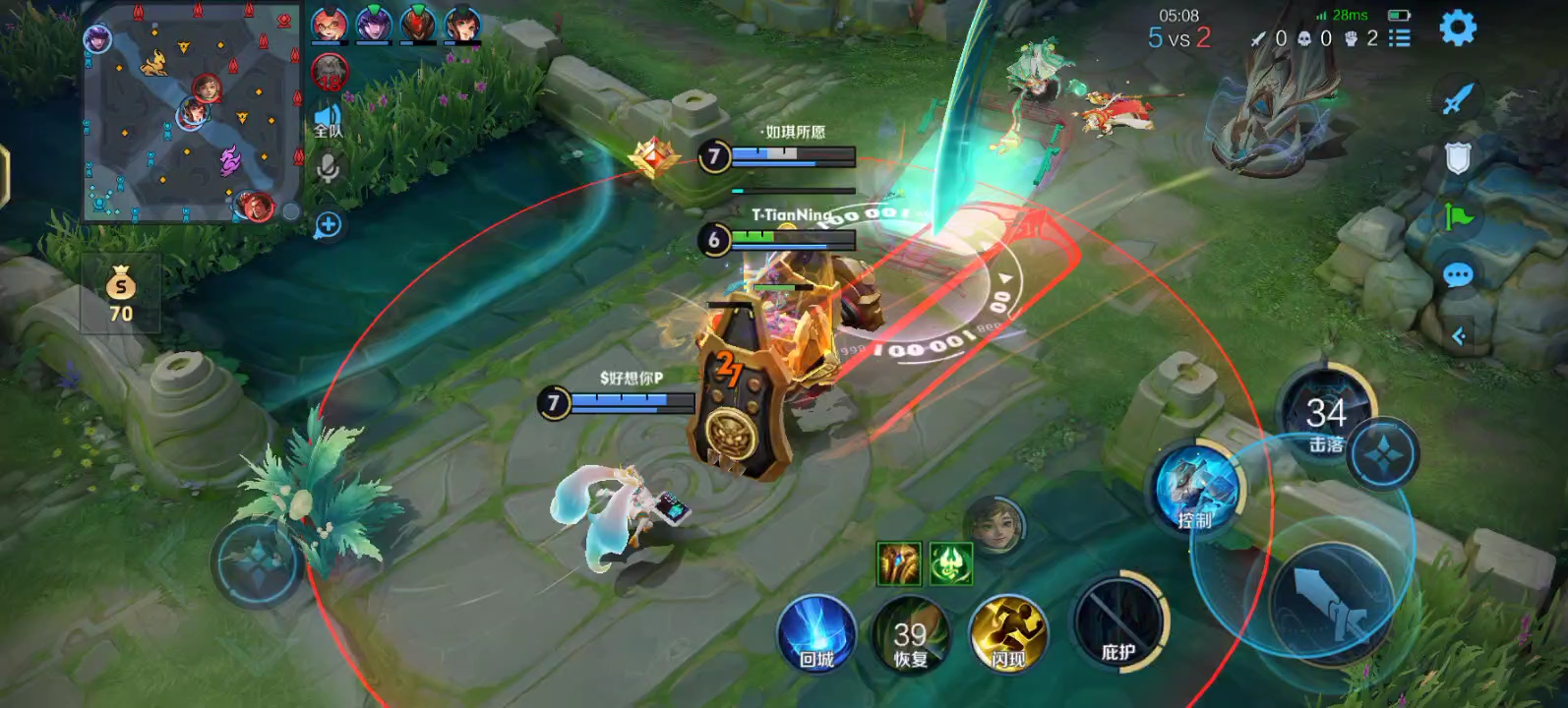Activate the 恢复 heal spell
This screenshot has height=708, width=1568.
pyautogui.click(x=910, y=635)
